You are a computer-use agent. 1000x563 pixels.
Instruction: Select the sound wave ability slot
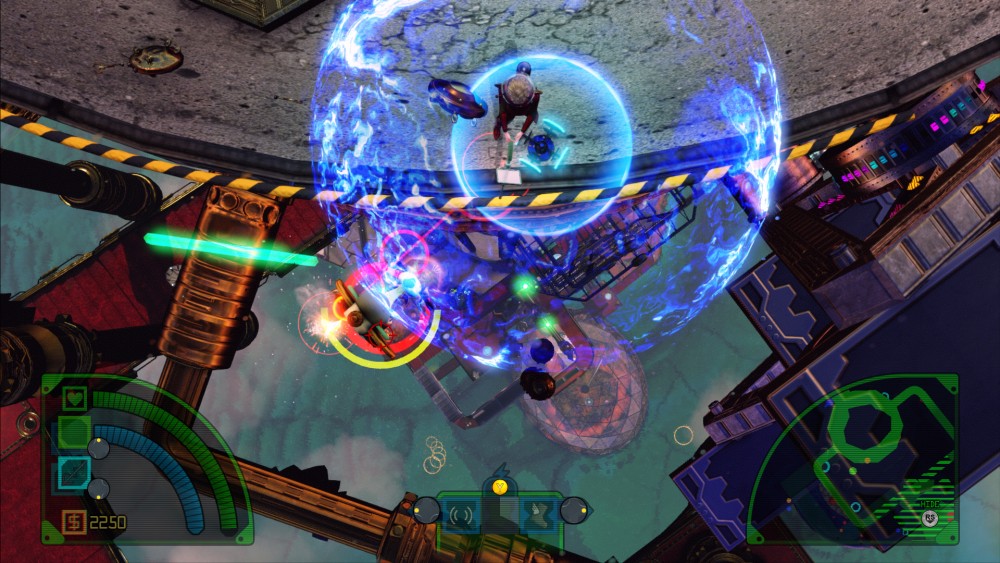(x=461, y=515)
